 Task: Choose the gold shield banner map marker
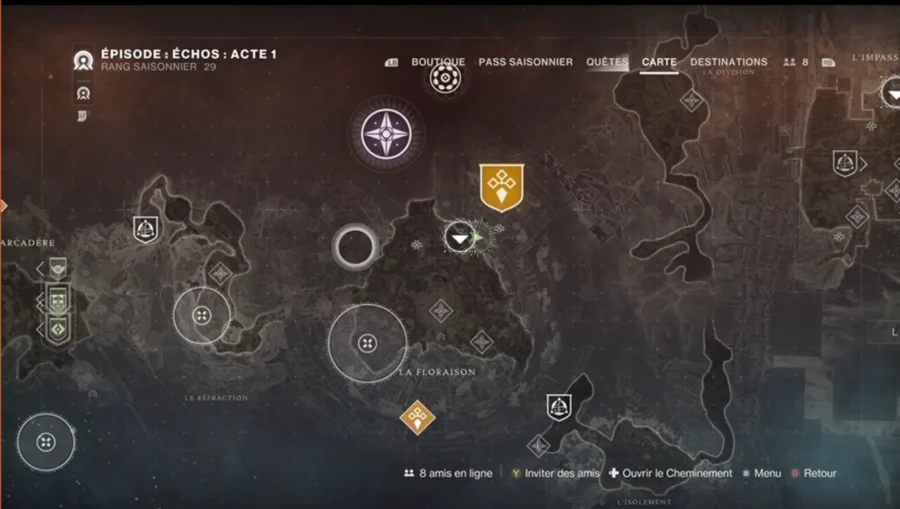[502, 187]
